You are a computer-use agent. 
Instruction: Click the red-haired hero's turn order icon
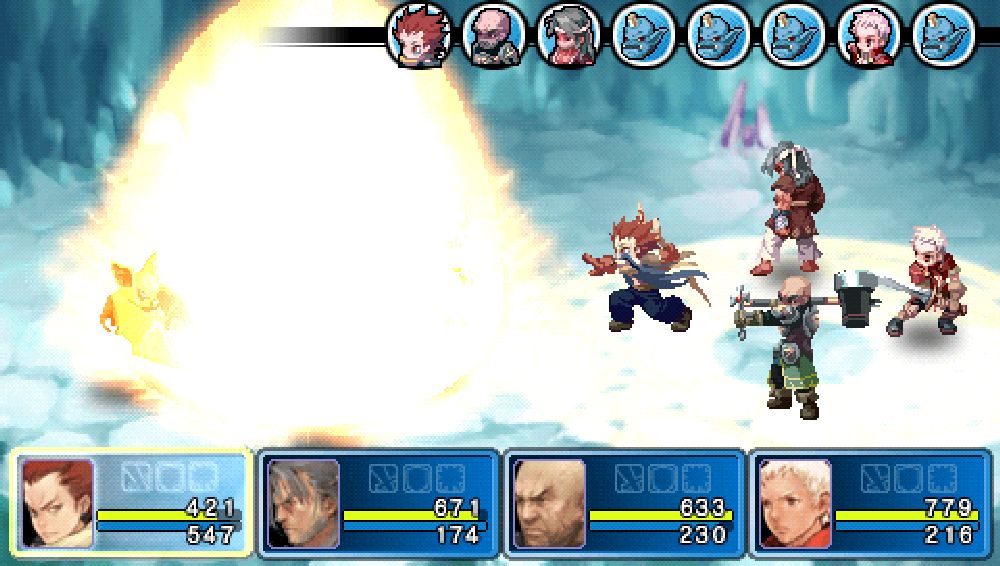coord(420,35)
